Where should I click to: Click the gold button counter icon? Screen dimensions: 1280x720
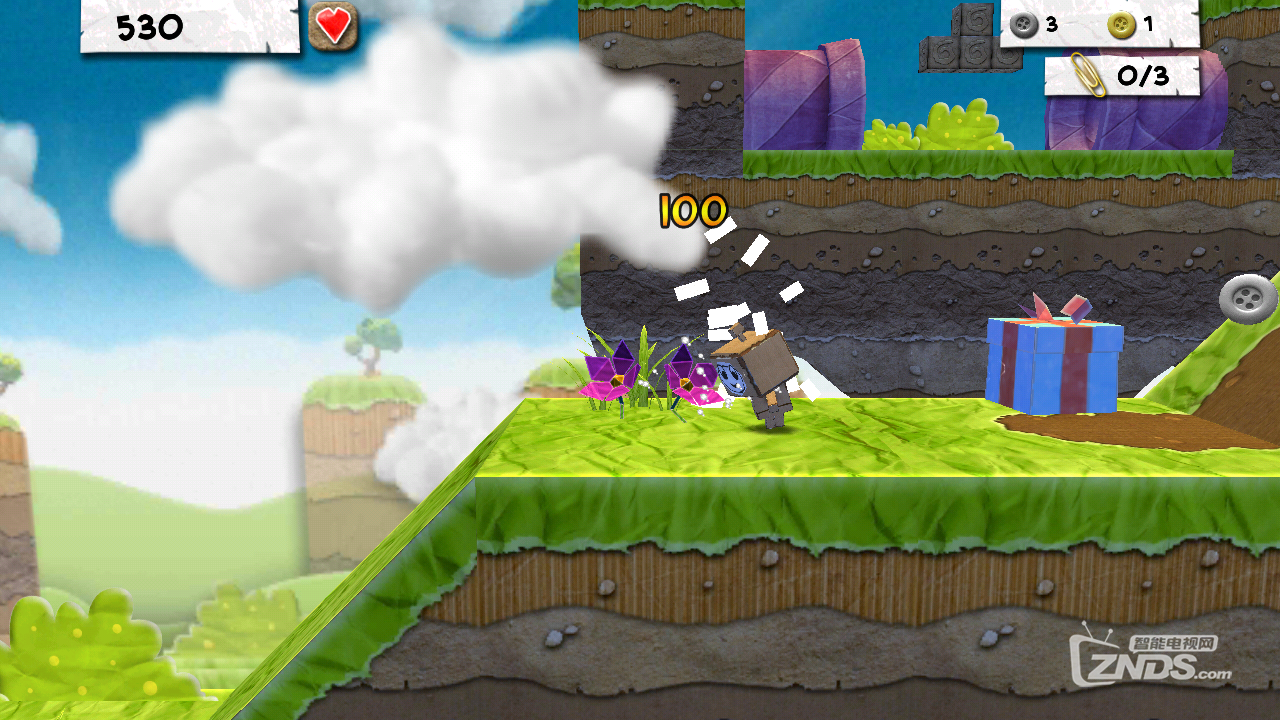(1121, 25)
